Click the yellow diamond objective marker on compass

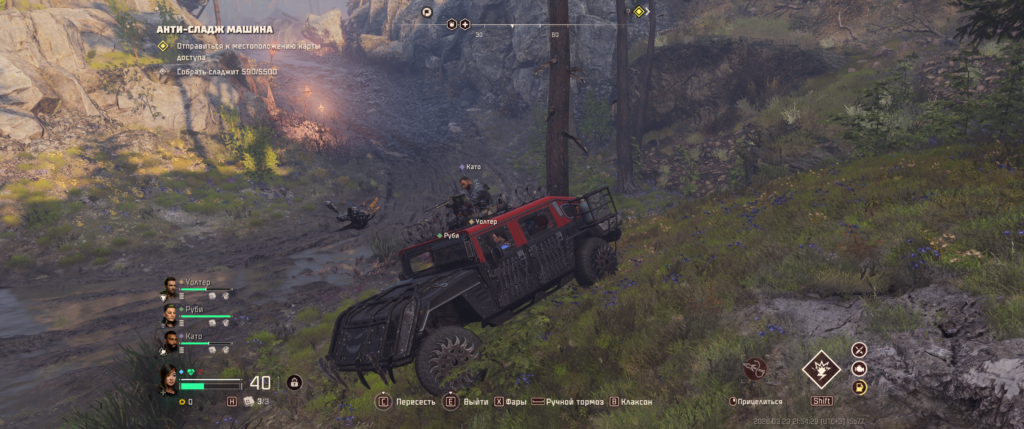coord(639,12)
